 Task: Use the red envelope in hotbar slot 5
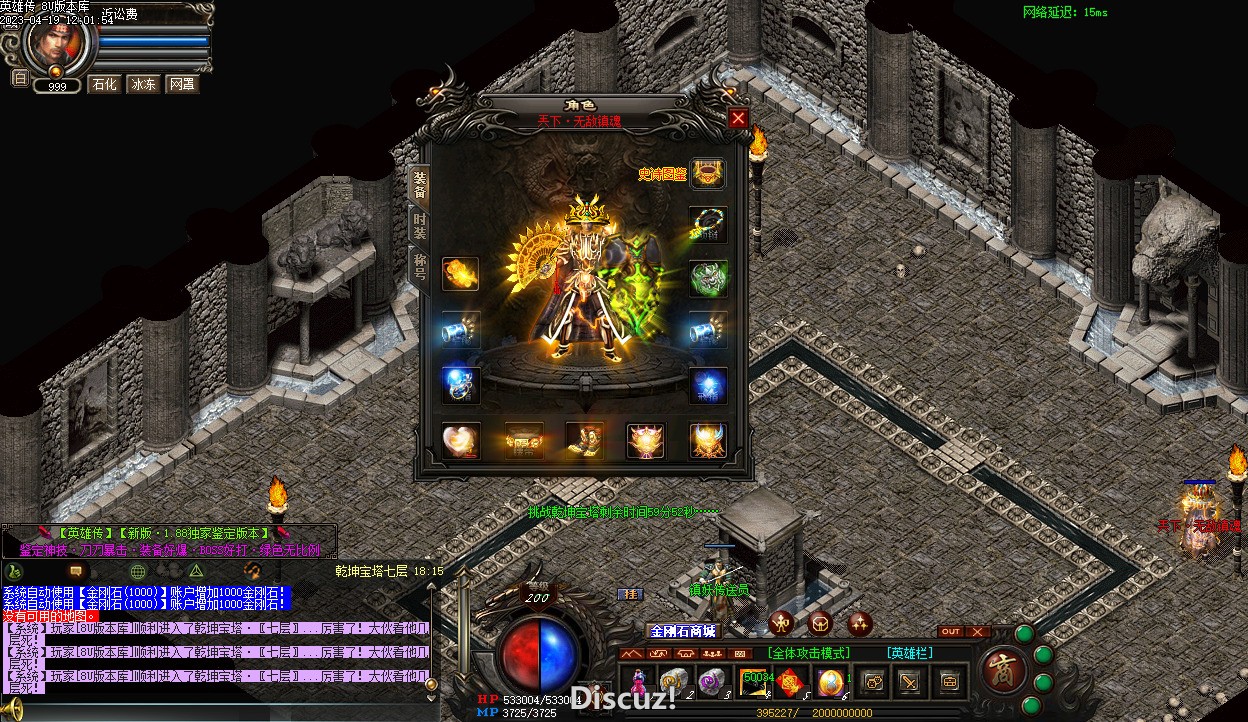click(x=794, y=681)
